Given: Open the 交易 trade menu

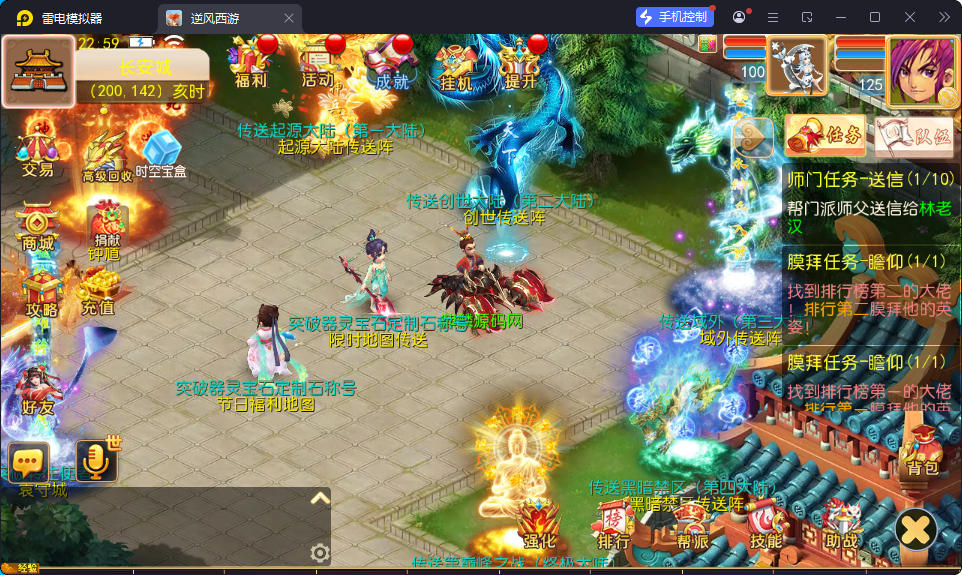Looking at the screenshot, I should pyautogui.click(x=37, y=150).
